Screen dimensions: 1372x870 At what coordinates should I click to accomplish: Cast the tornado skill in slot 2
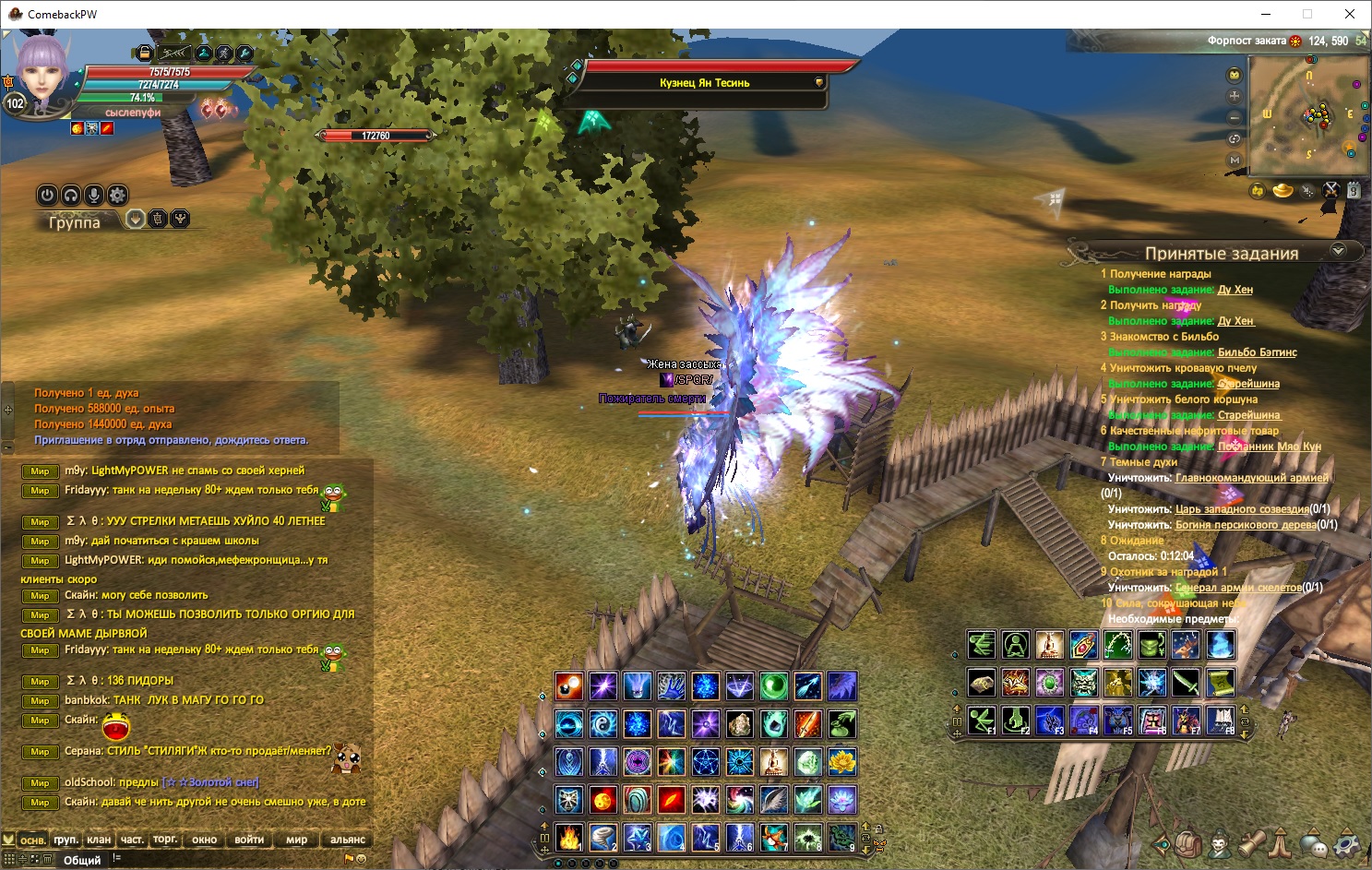point(602,837)
